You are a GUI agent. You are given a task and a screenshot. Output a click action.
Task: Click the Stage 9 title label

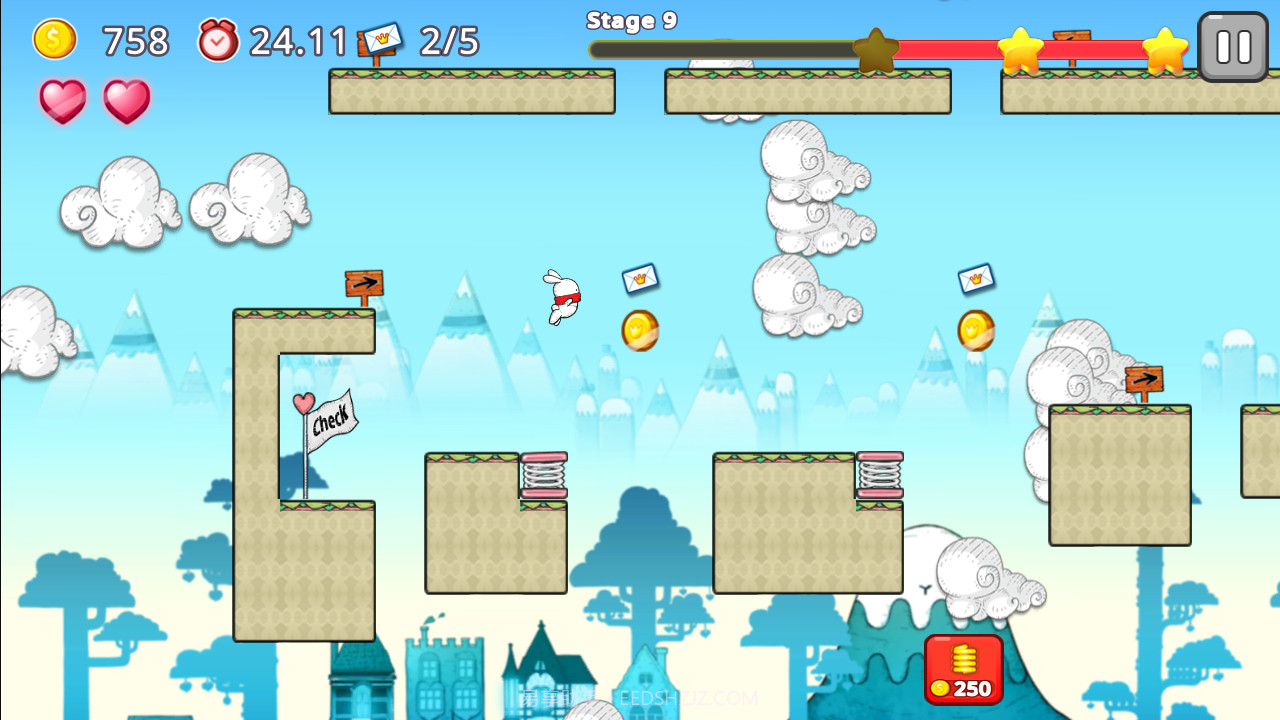[632, 20]
